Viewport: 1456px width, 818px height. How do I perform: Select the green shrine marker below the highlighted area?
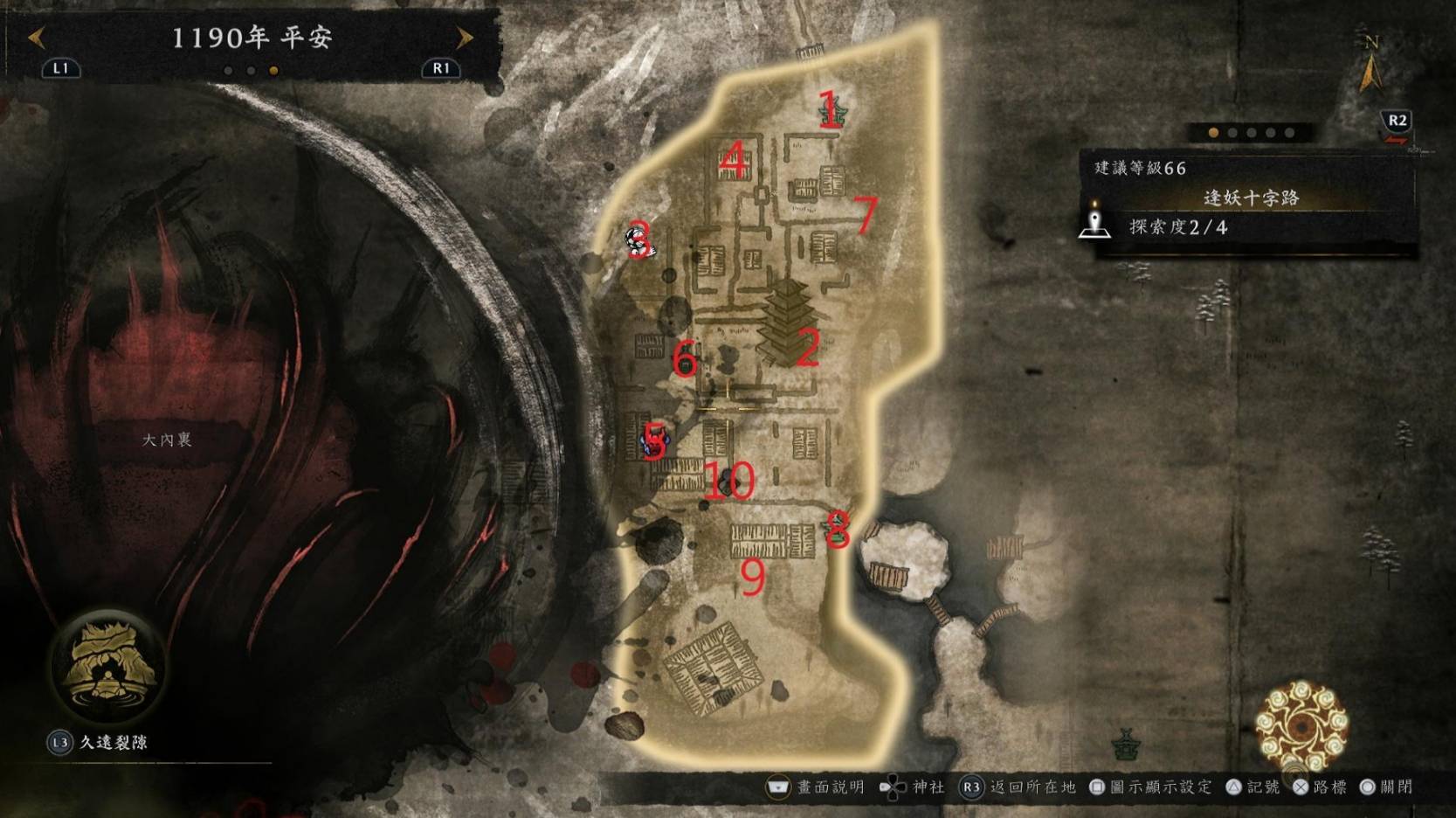[1126, 744]
